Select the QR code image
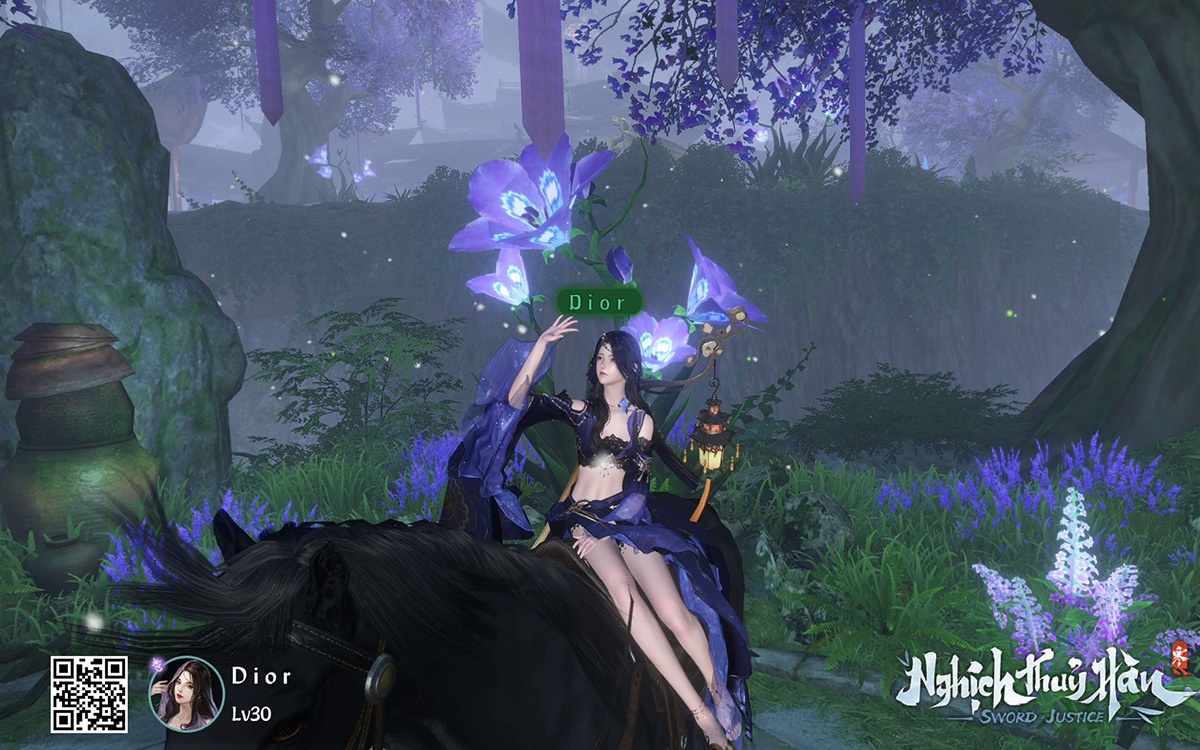Image resolution: width=1200 pixels, height=750 pixels. pyautogui.click(x=89, y=694)
